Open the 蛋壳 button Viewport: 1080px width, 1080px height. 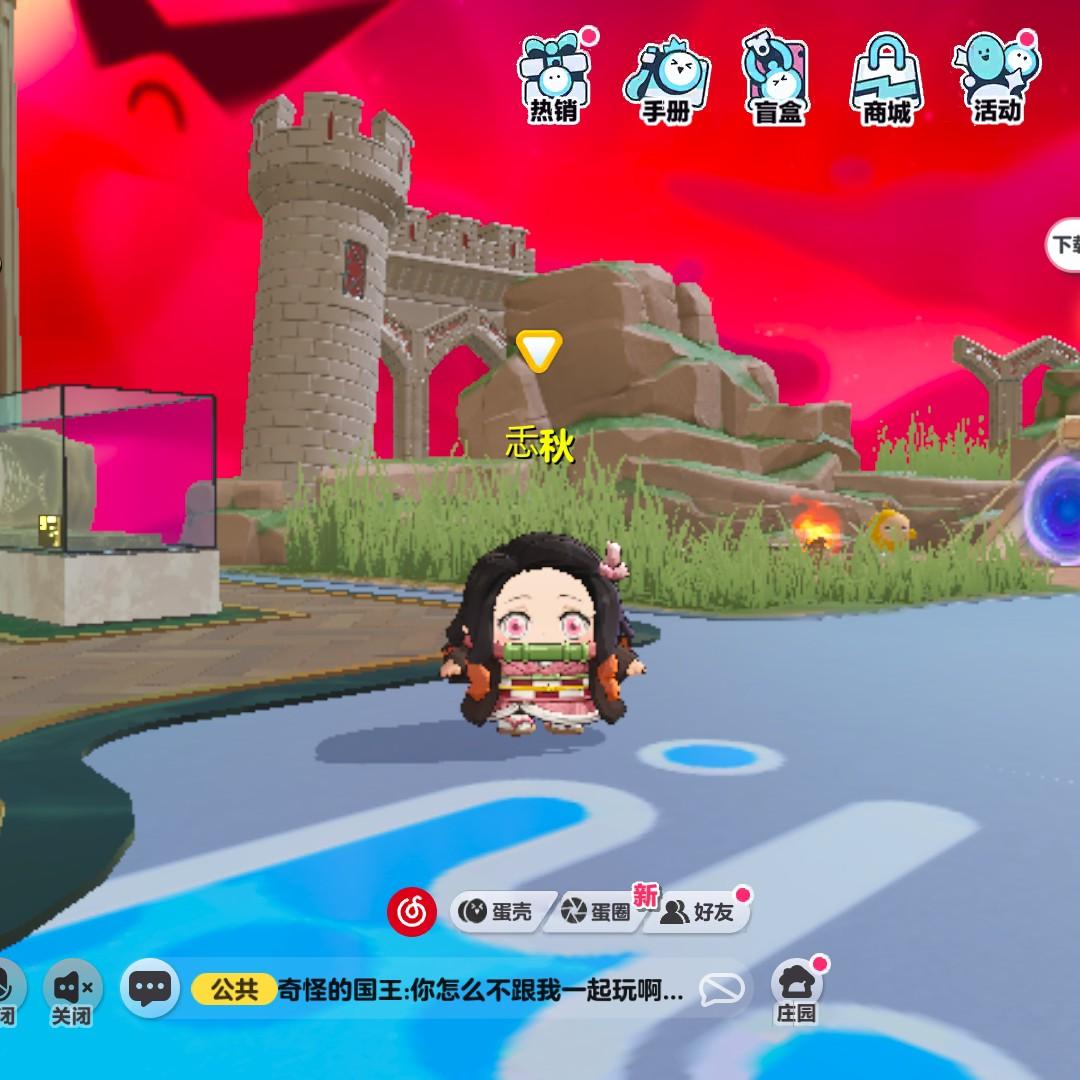[x=497, y=912]
